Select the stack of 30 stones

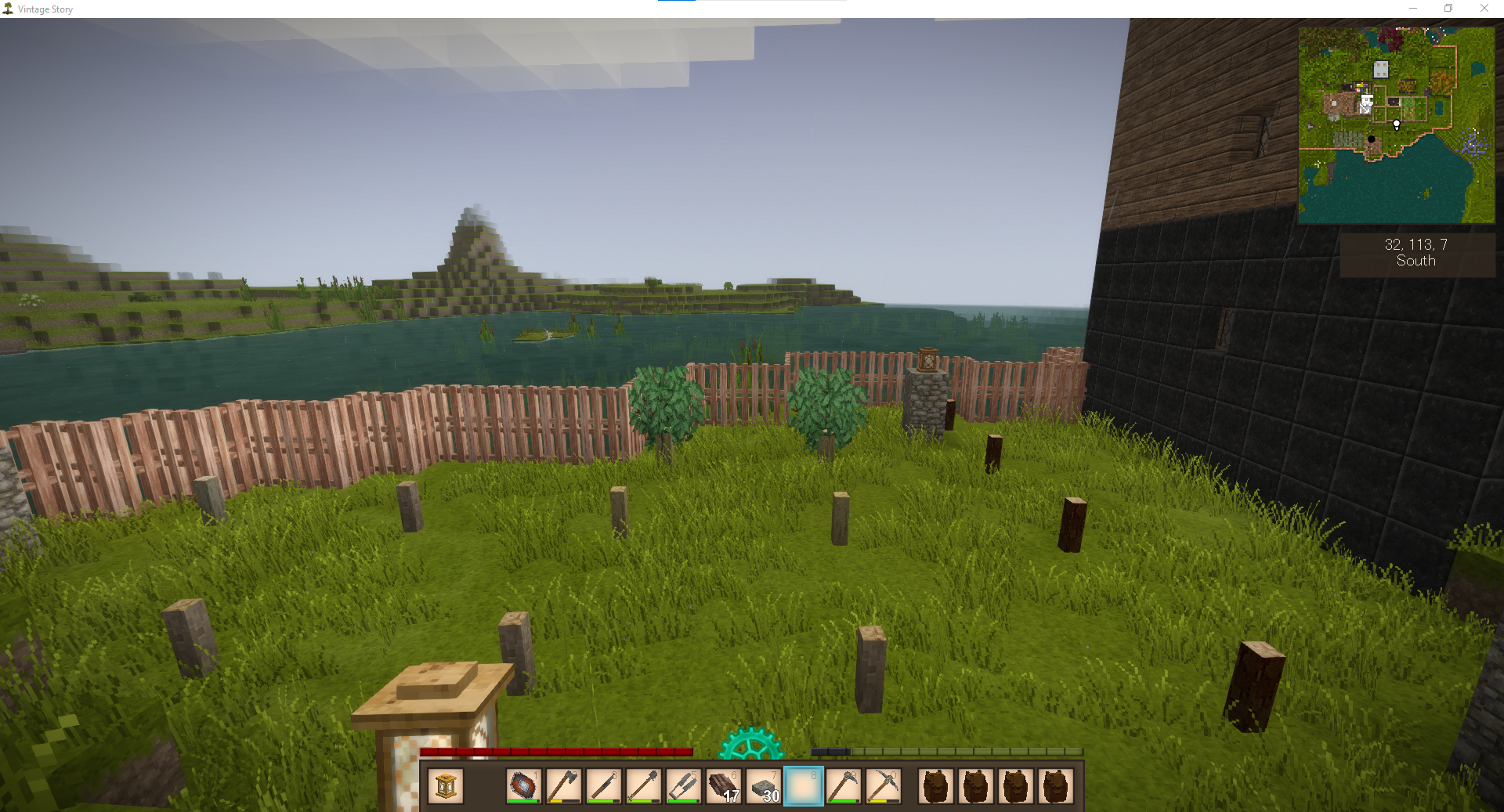tap(763, 786)
